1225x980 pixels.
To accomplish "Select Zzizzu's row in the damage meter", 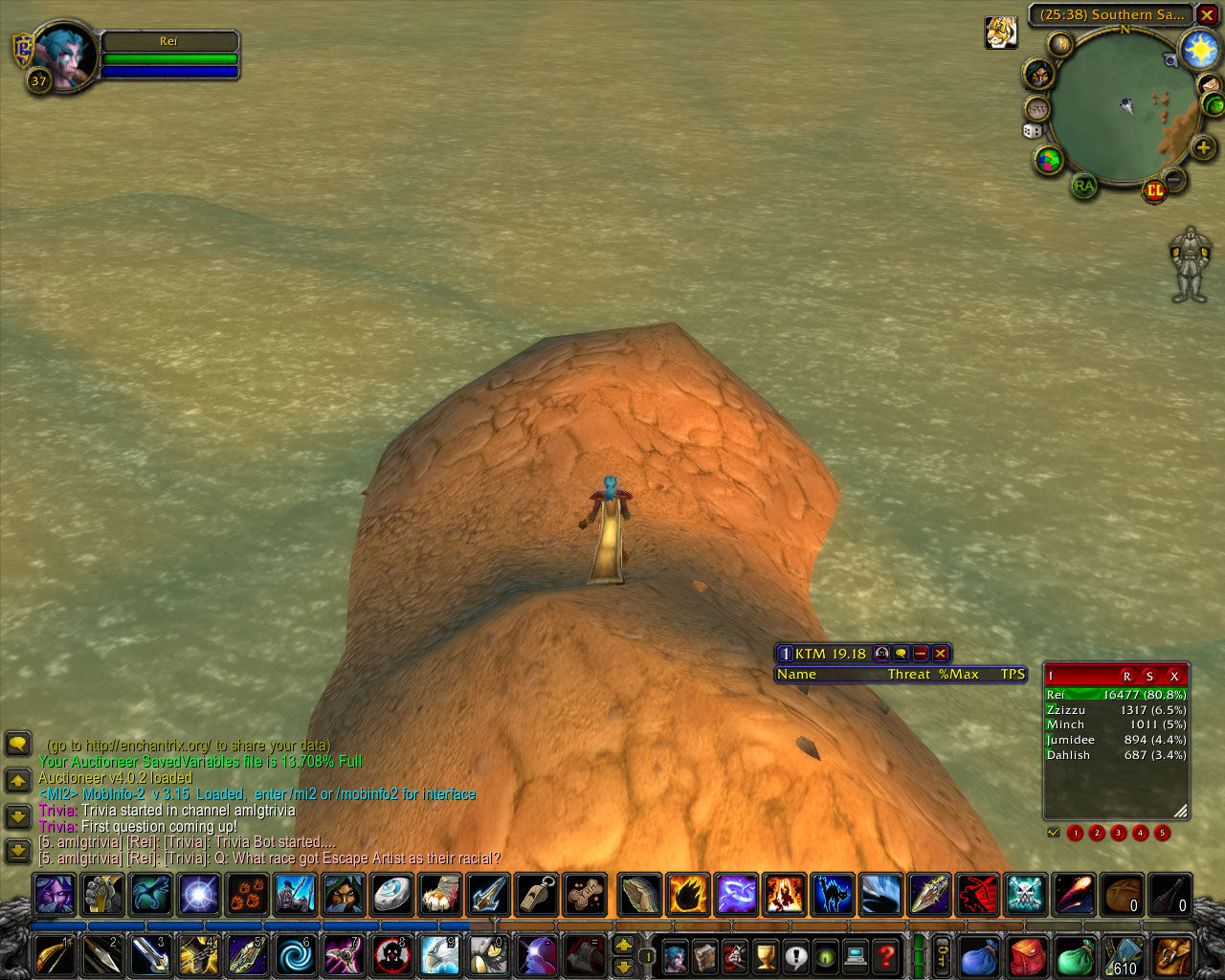I will click(x=1116, y=710).
